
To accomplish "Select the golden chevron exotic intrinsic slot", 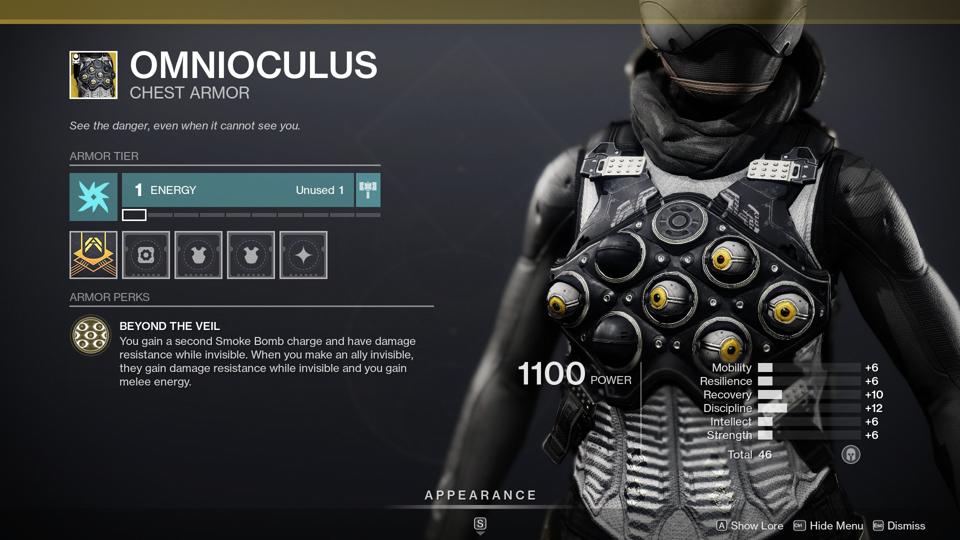I will [x=93, y=255].
